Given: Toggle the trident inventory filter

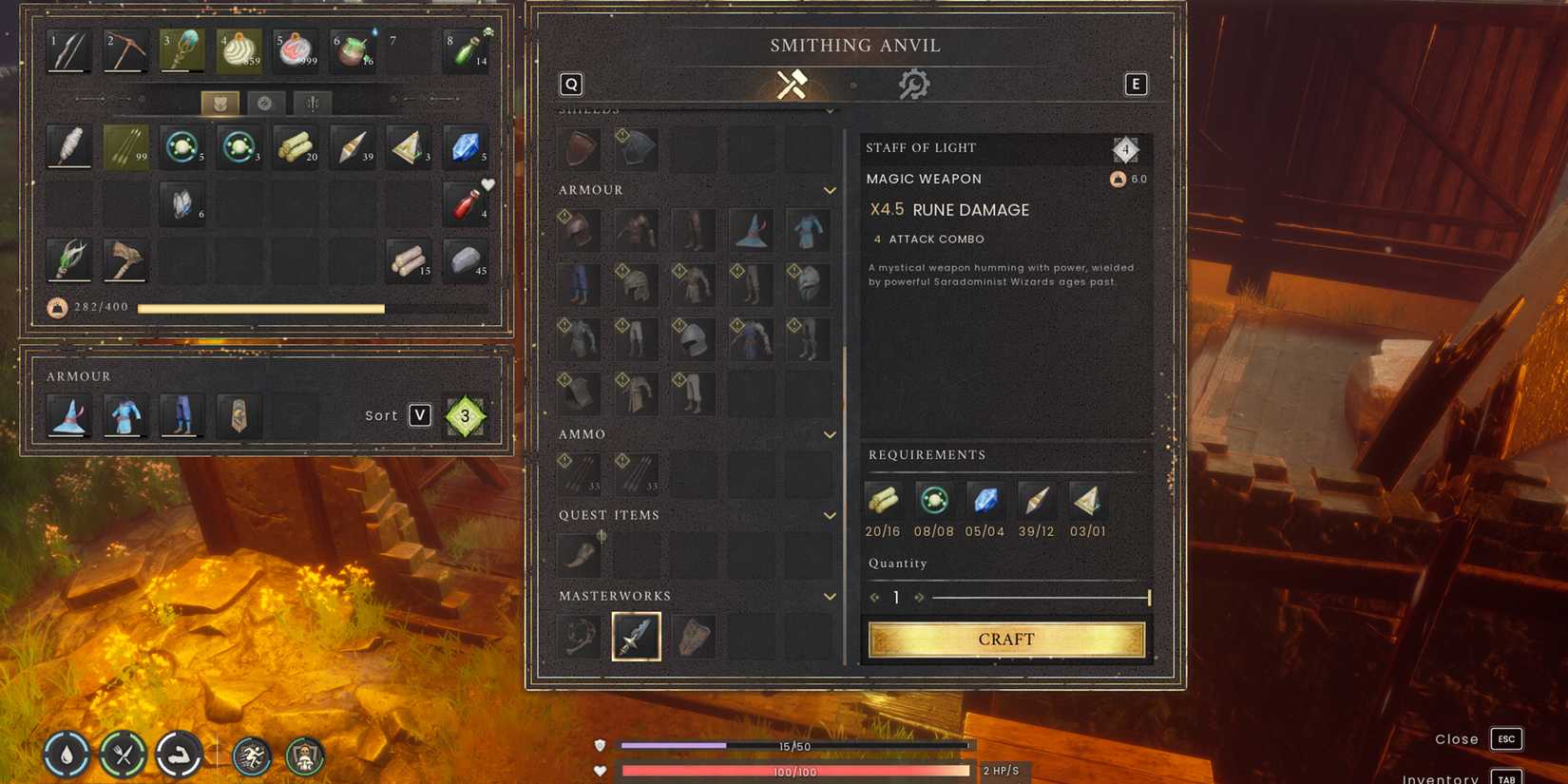Looking at the screenshot, I should click(312, 104).
